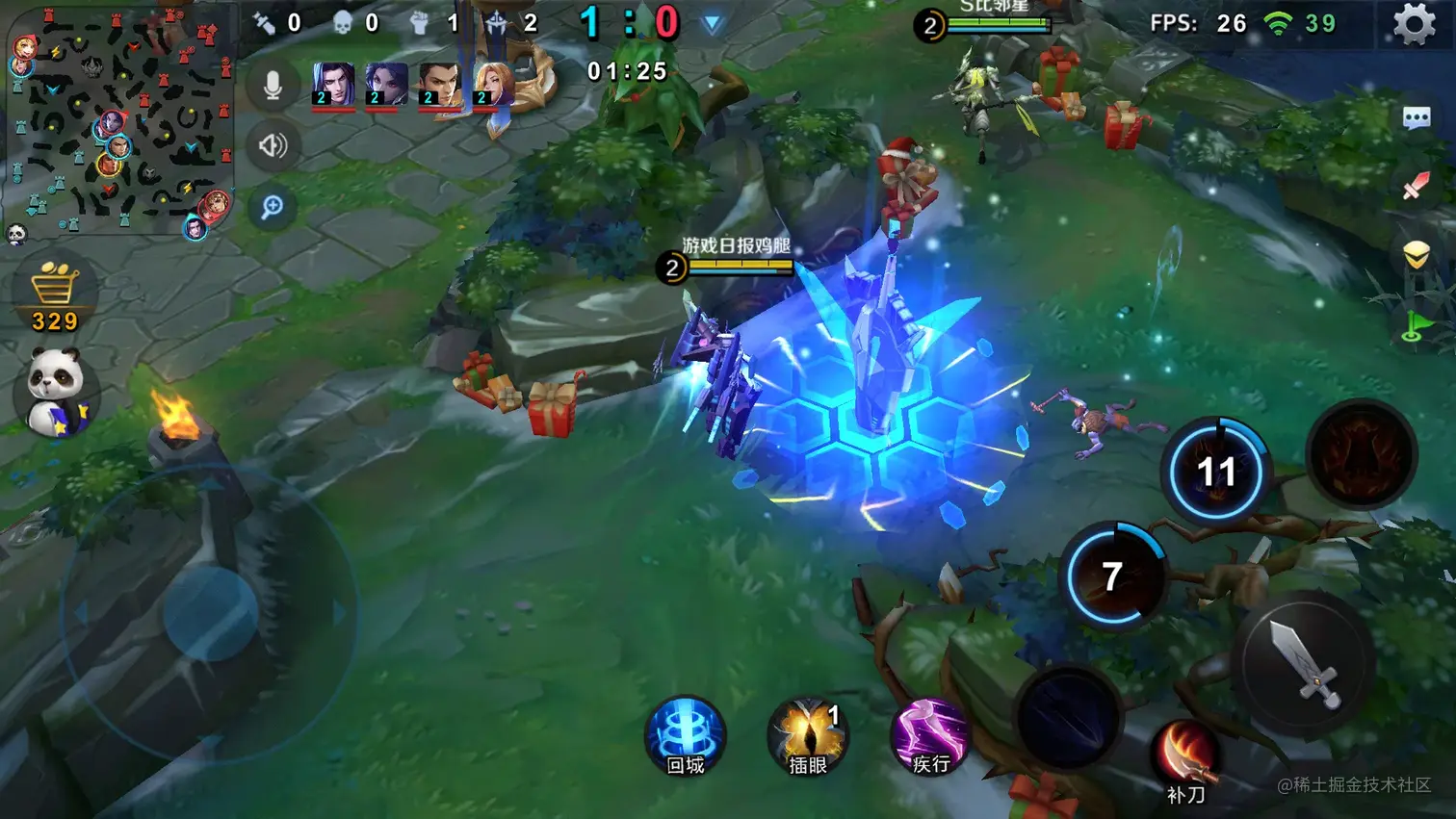Select the skill on 11 second cooldown
Screen dimensions: 1456x819
tap(1216, 471)
